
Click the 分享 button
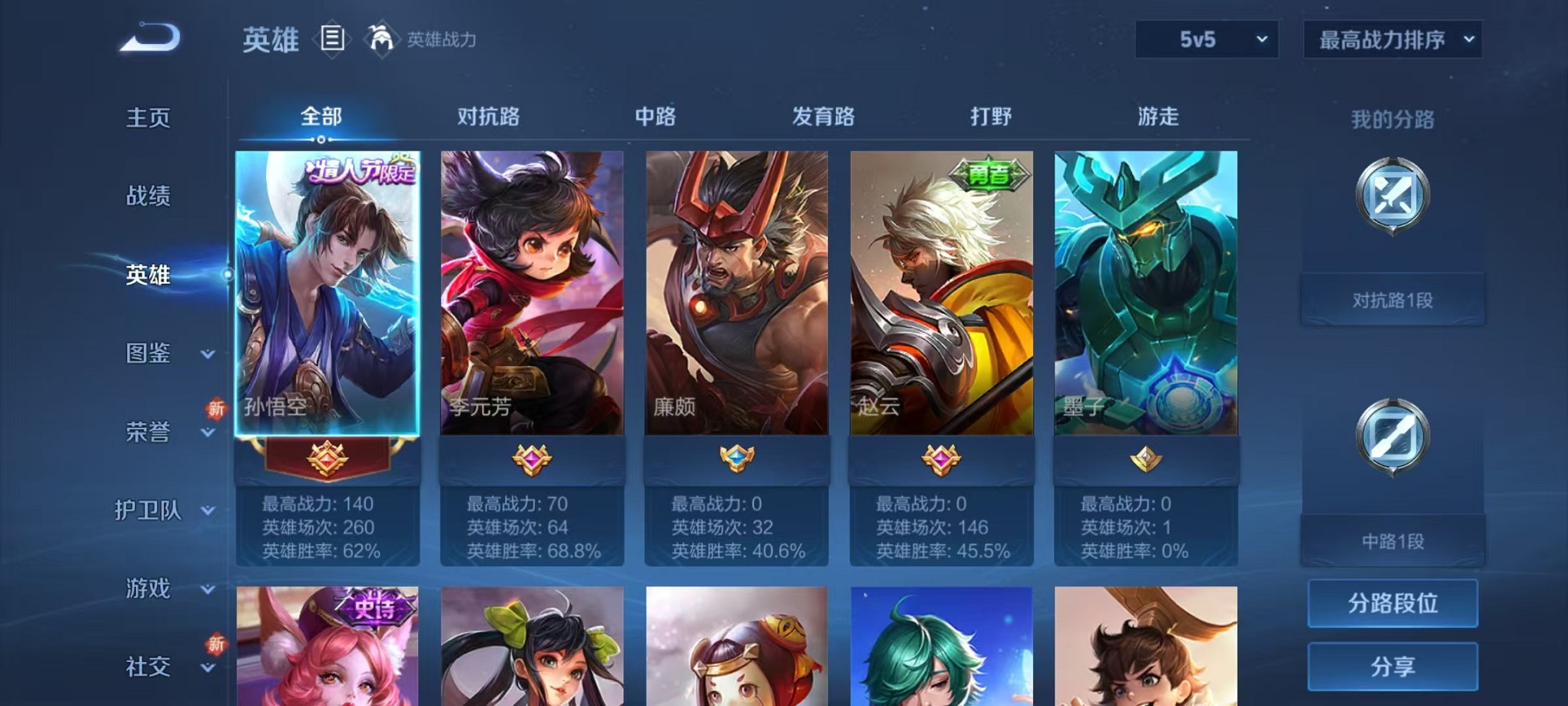(x=1393, y=668)
